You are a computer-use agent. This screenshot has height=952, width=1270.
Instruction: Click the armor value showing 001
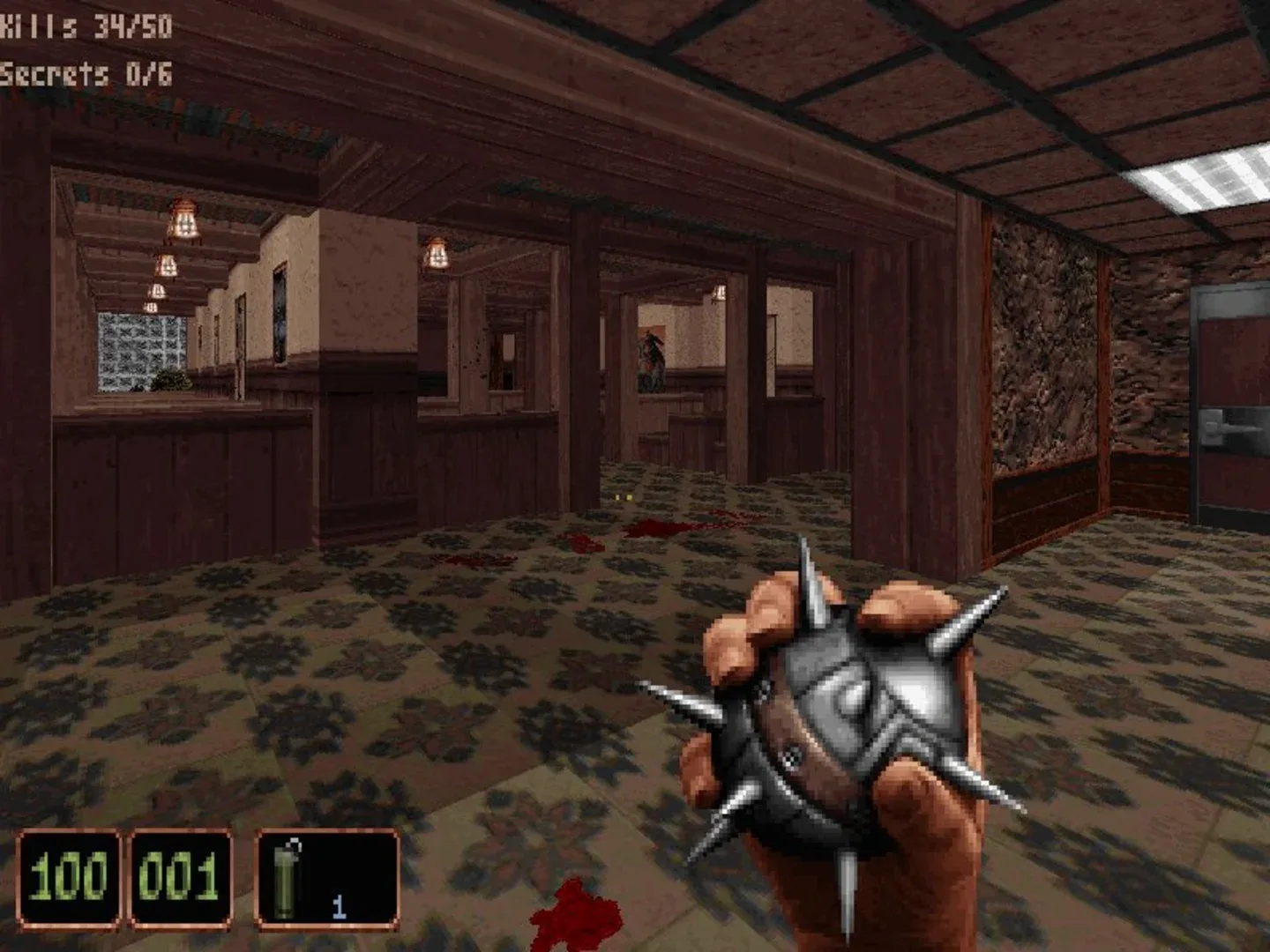click(176, 877)
